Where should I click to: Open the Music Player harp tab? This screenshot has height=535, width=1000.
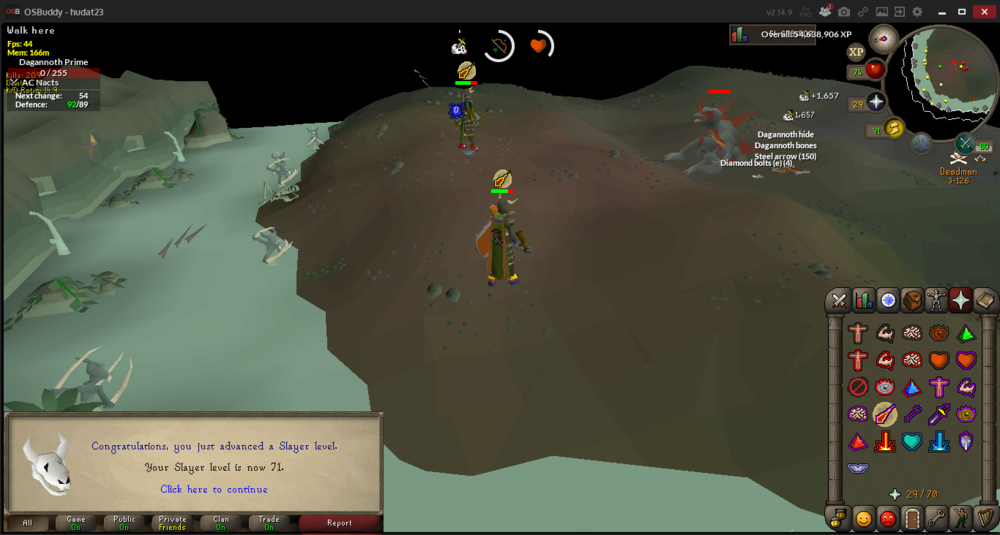985,518
